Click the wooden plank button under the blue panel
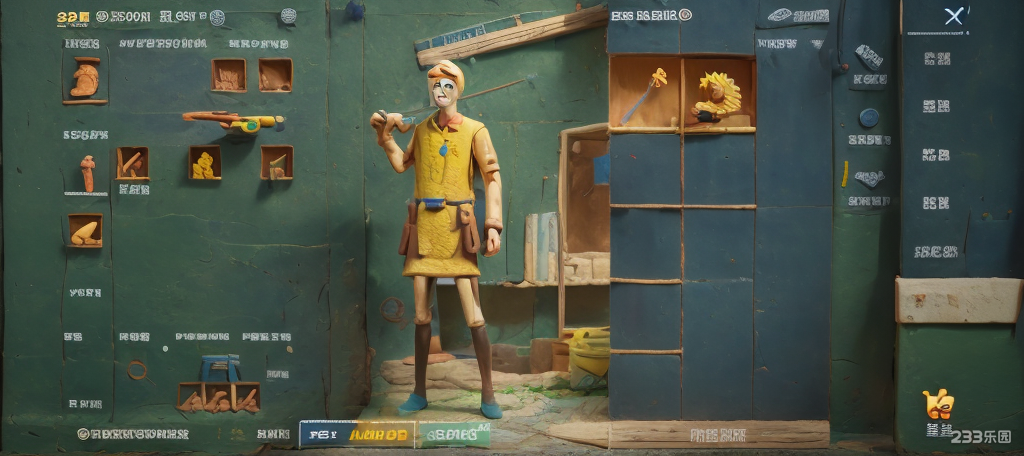 pos(718,434)
